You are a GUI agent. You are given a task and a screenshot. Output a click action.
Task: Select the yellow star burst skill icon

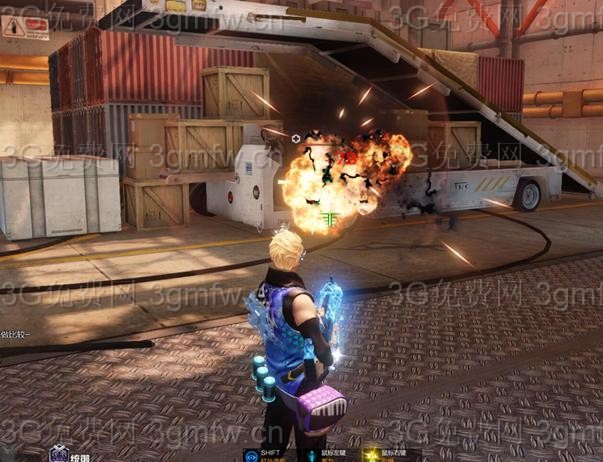372,455
